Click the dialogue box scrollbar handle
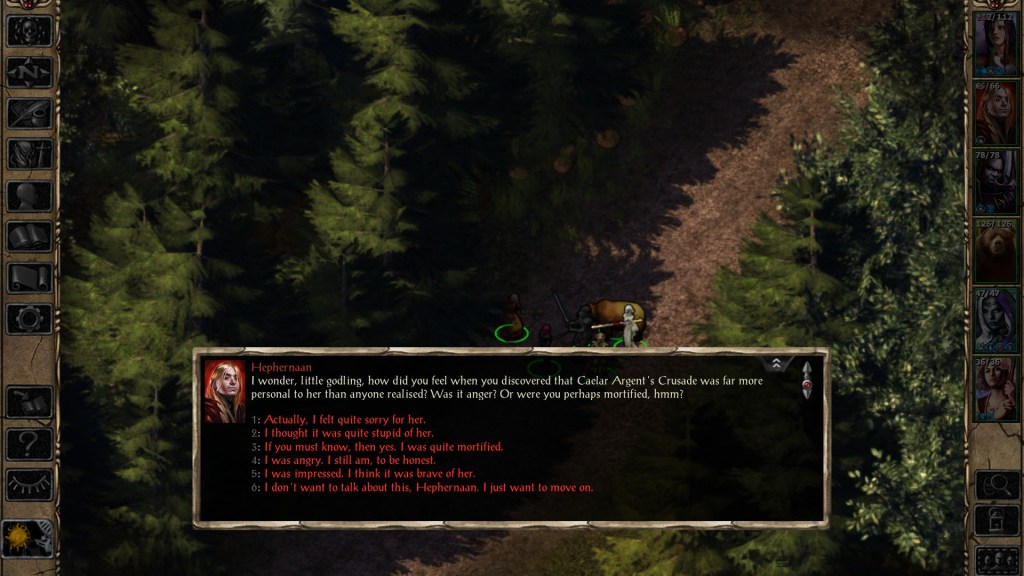The image size is (1024, 576). click(x=807, y=381)
